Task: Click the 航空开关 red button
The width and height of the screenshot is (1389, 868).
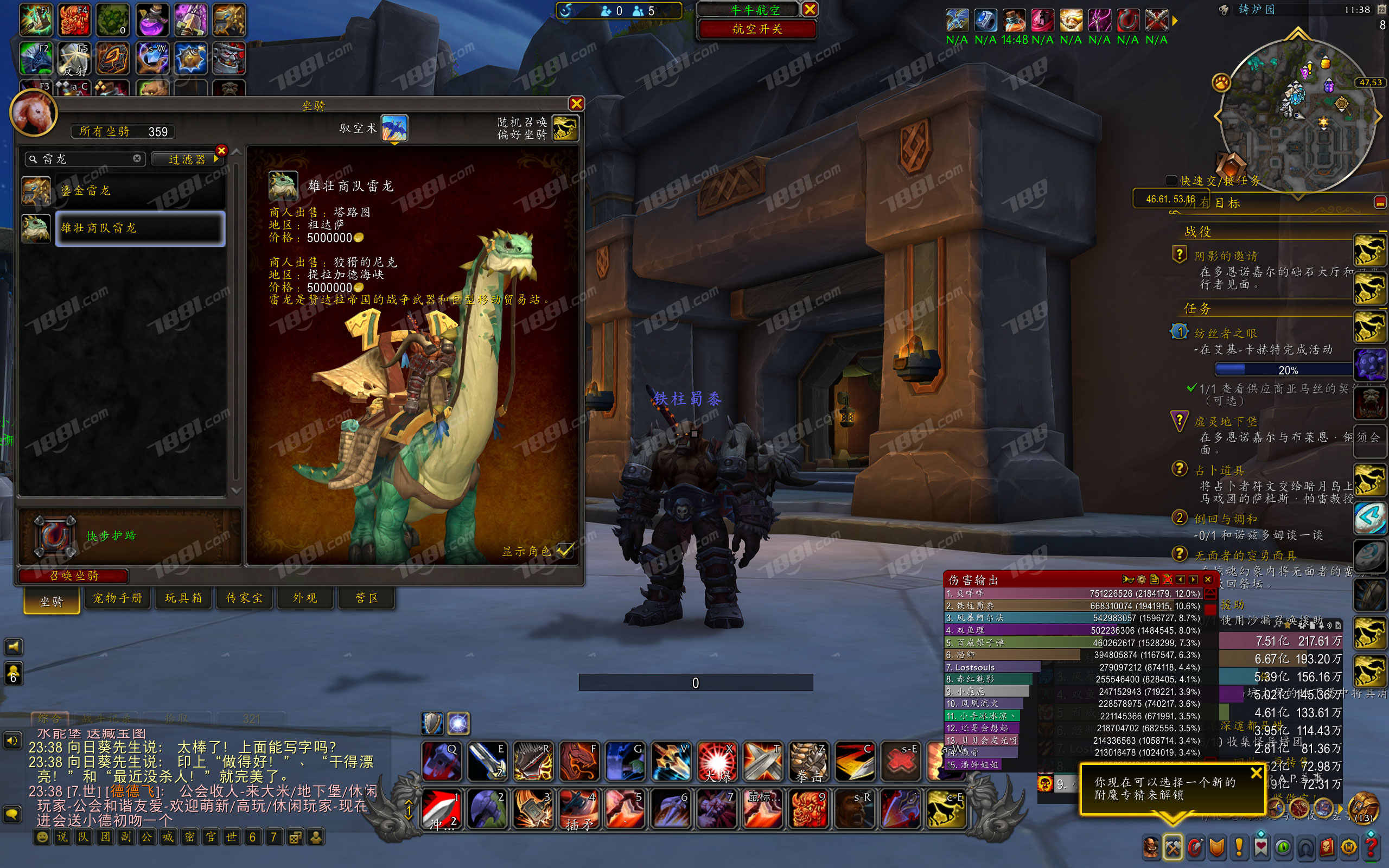Action: [757, 29]
